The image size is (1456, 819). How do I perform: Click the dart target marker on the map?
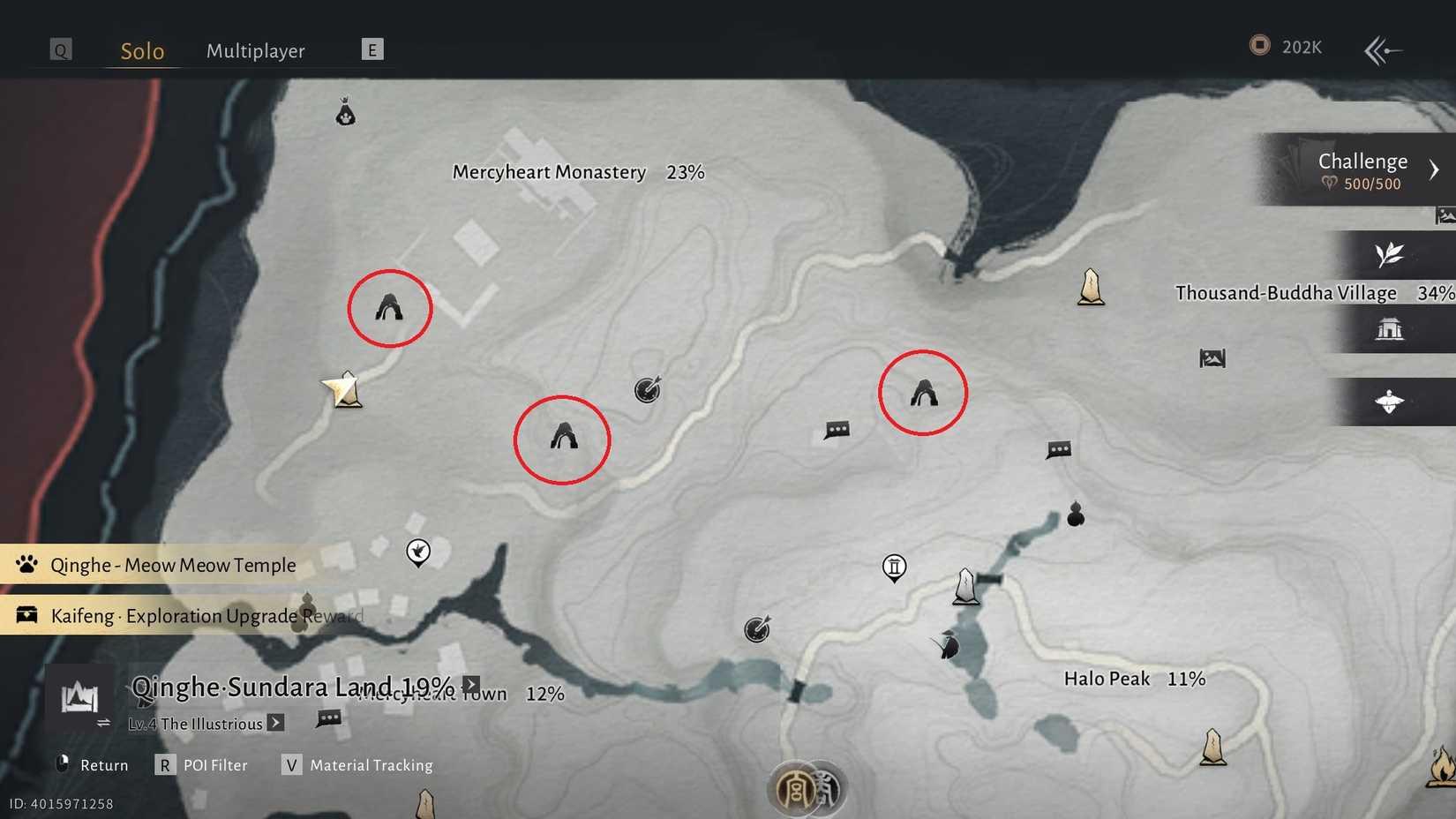[648, 391]
